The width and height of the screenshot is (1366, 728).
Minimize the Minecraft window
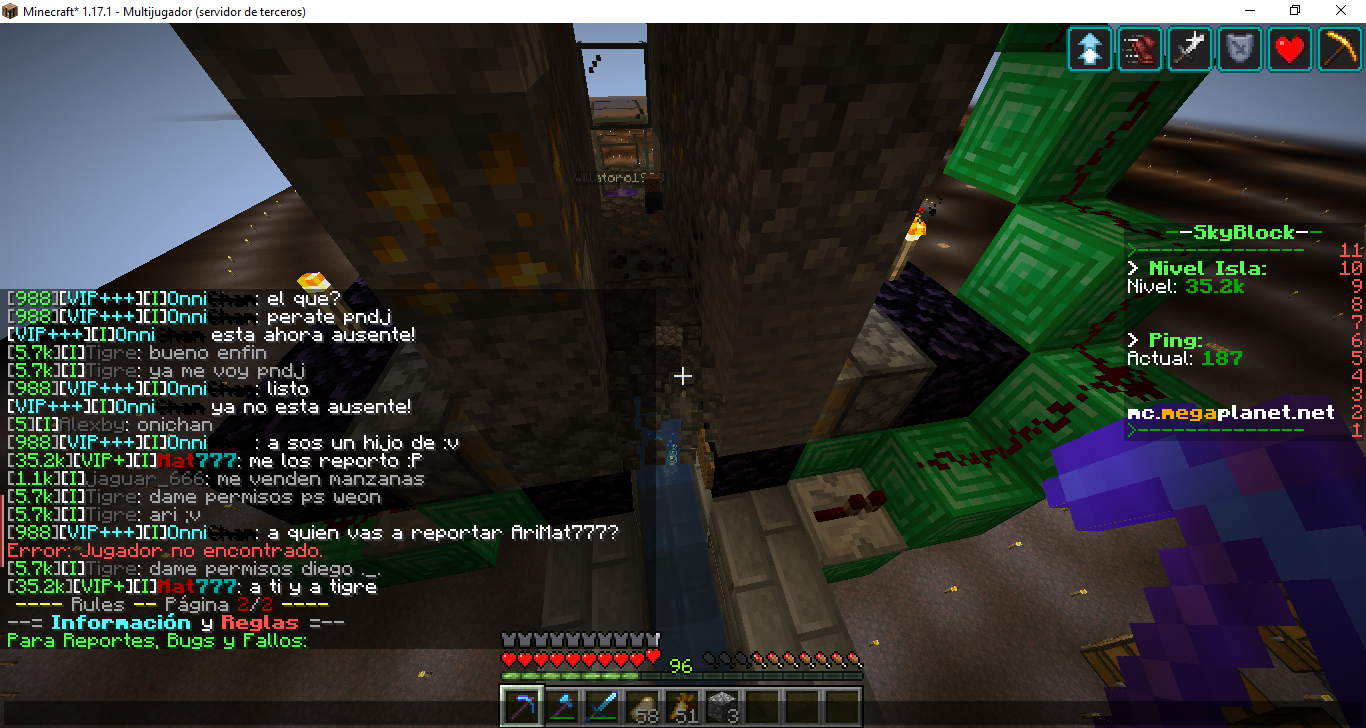tap(1250, 11)
